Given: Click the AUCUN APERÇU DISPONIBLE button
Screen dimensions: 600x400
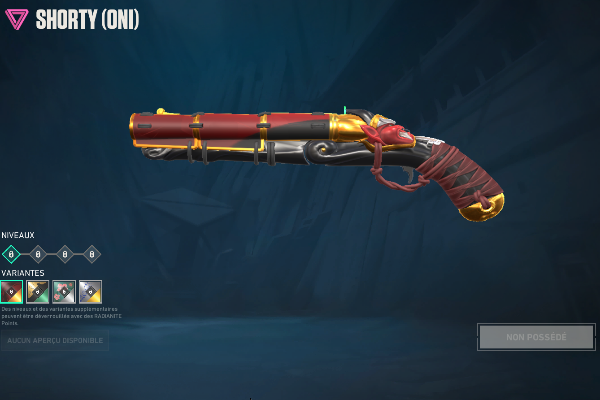Looking at the screenshot, I should click(x=55, y=340).
